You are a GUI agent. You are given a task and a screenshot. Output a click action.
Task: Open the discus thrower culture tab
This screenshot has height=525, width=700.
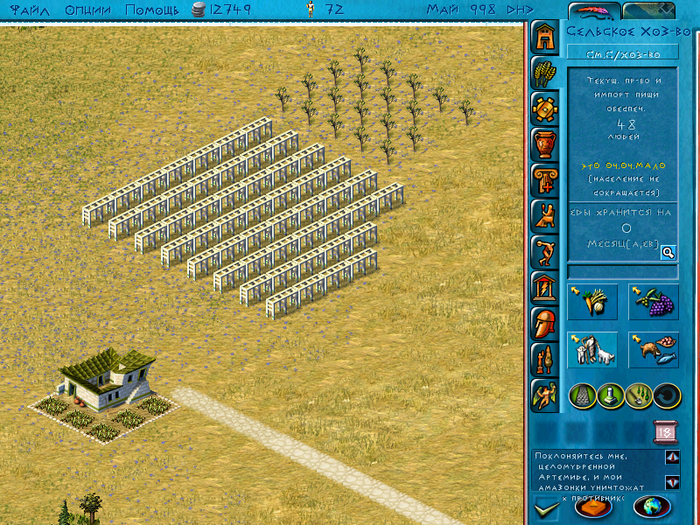point(544,252)
